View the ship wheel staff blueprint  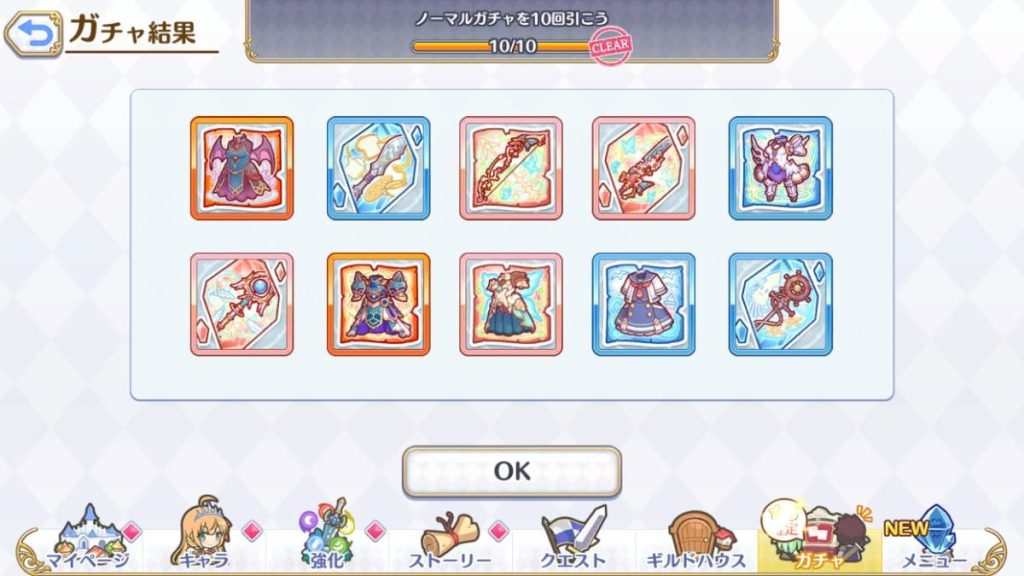780,304
